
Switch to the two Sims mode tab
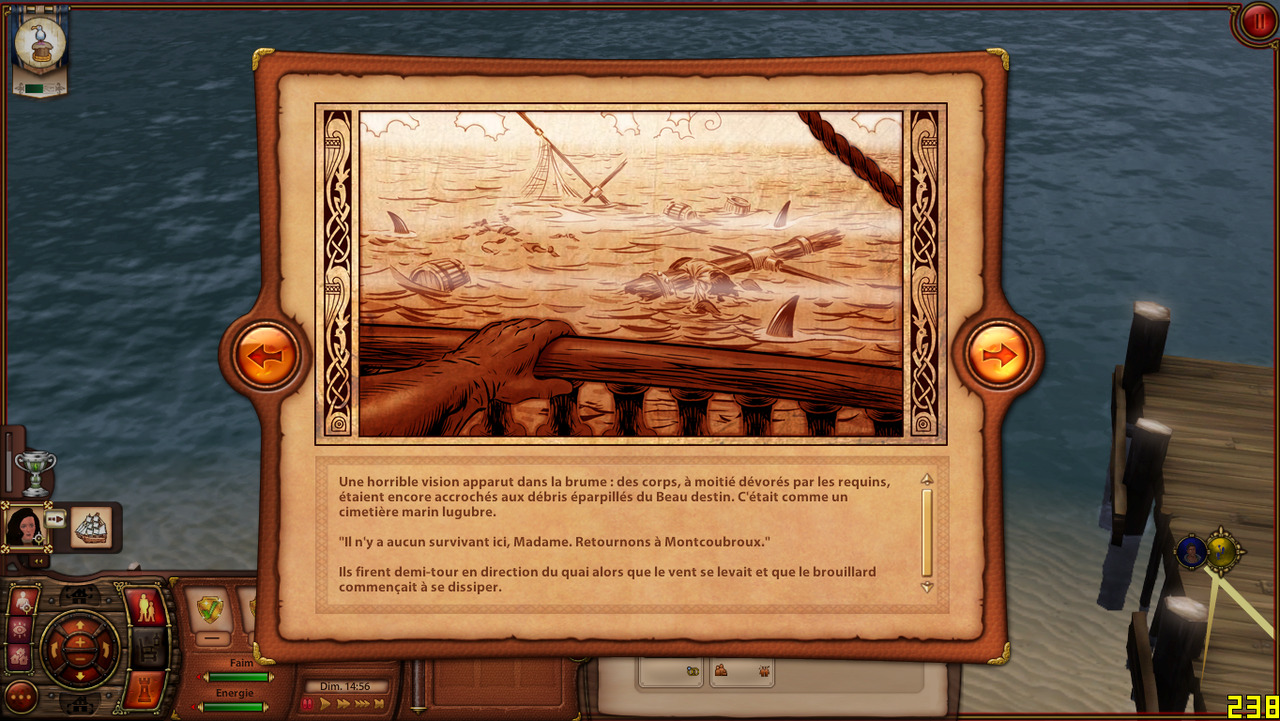[x=145, y=607]
